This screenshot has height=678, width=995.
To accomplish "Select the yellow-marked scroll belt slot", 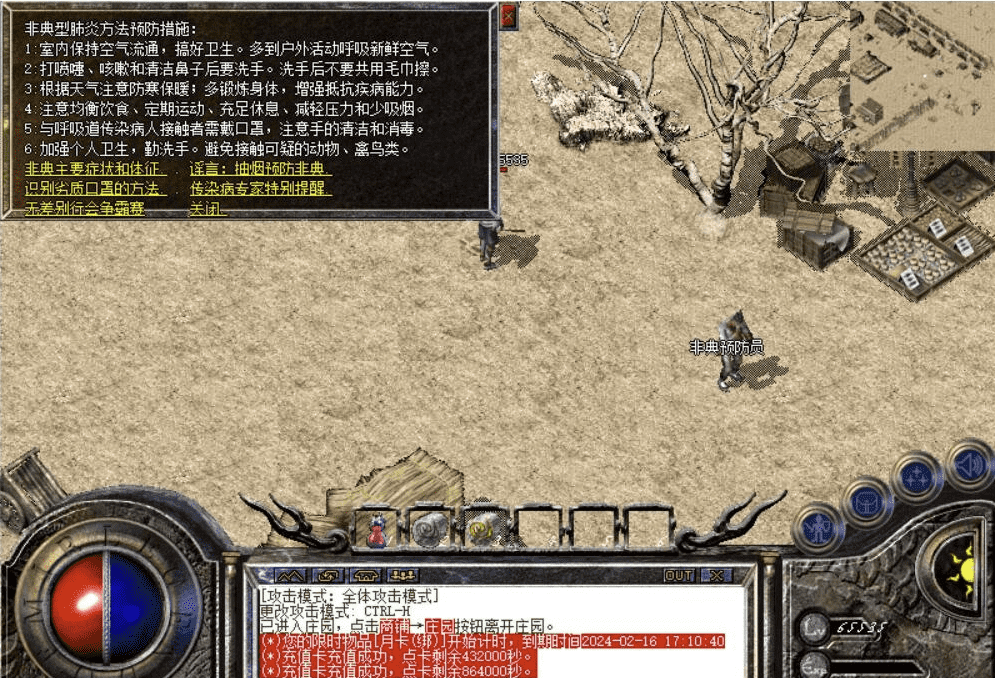I will coord(485,528).
